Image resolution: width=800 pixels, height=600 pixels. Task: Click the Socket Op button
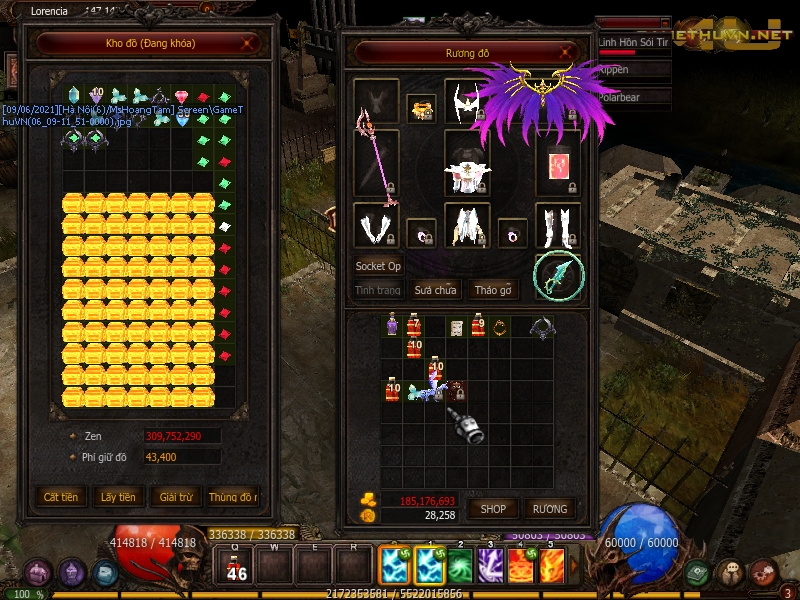coord(378,267)
